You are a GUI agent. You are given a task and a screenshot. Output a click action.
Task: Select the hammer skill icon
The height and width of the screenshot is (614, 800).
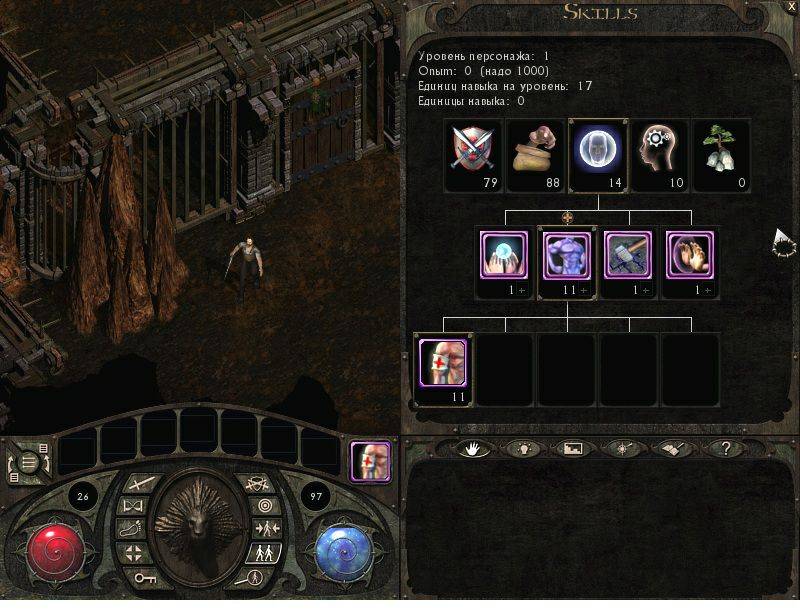[x=629, y=256]
